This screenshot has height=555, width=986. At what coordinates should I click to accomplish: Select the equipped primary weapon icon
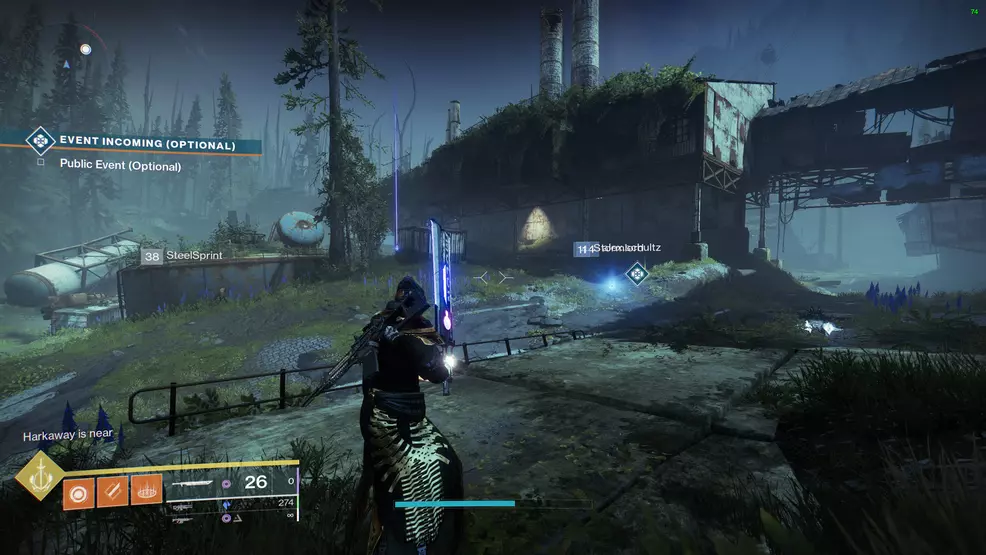pyautogui.click(x=195, y=484)
